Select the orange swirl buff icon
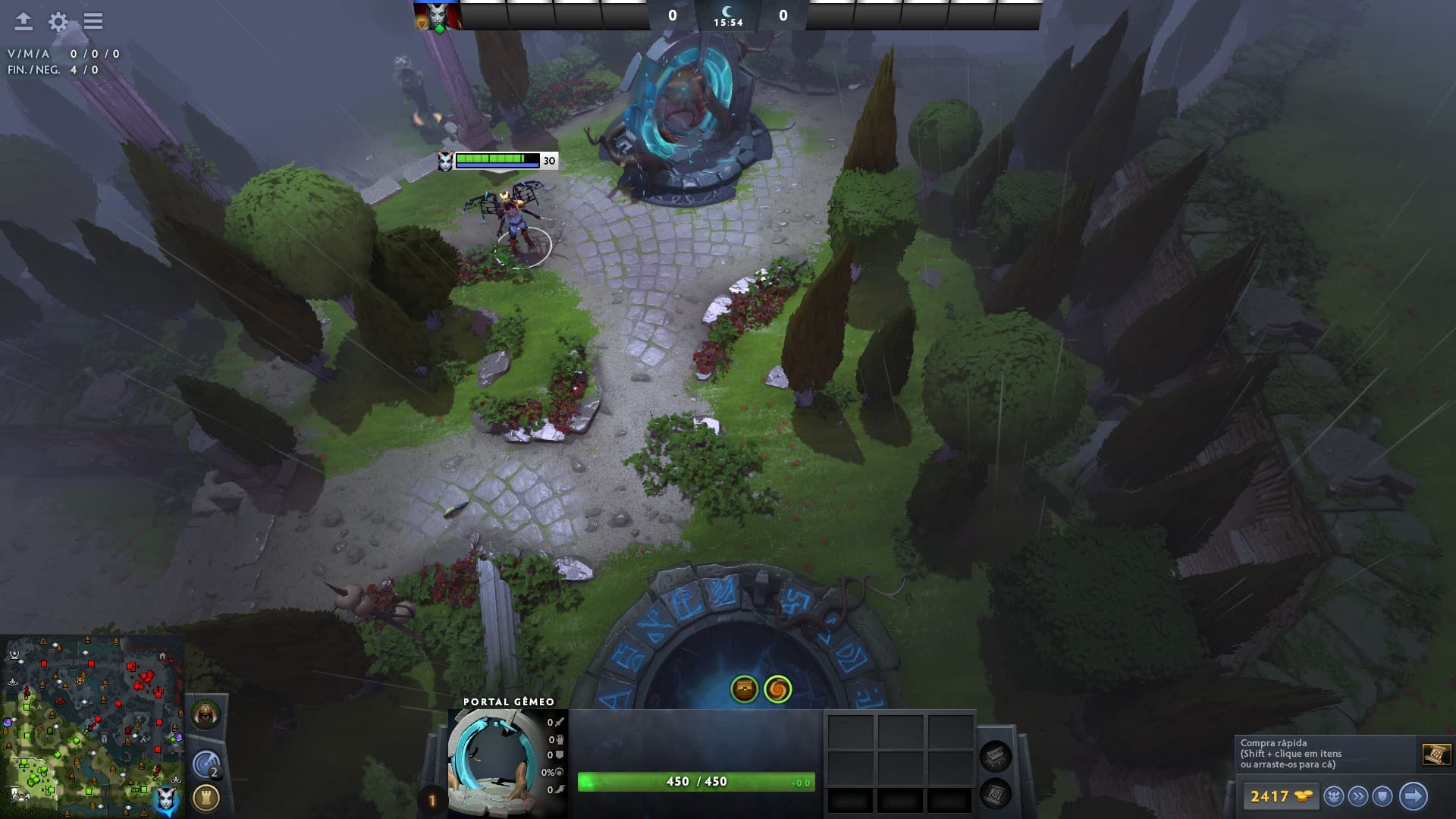Viewport: 1456px width, 819px height. coord(777,689)
